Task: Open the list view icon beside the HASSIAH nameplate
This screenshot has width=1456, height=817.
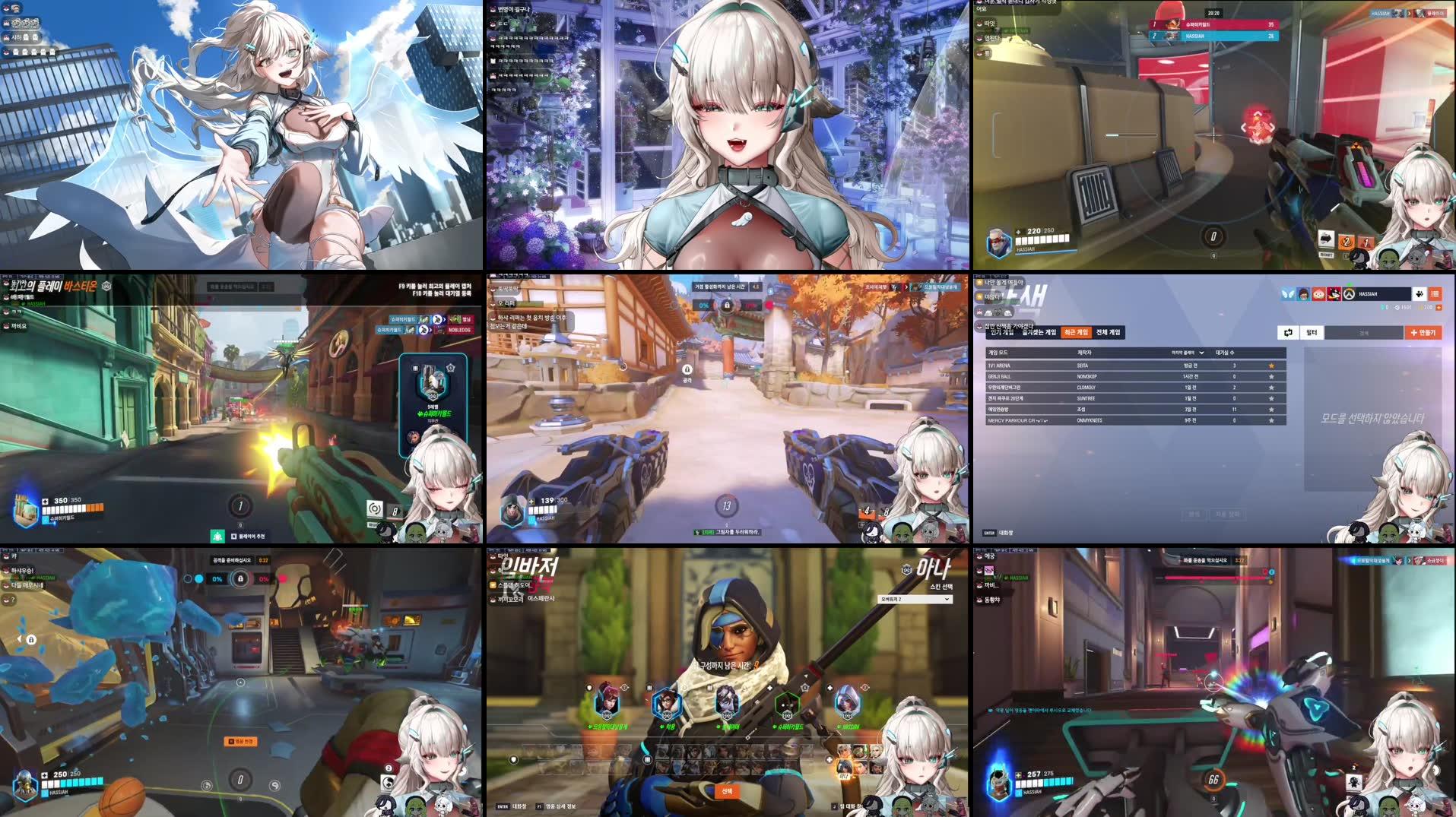Action: point(1435,295)
